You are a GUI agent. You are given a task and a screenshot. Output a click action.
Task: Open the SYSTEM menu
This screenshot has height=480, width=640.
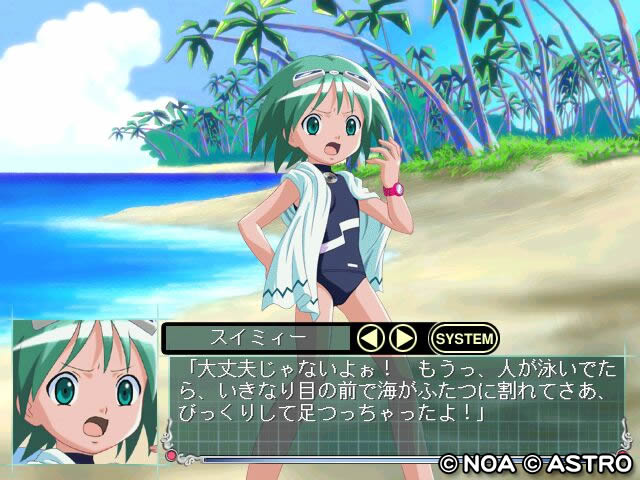click(x=463, y=338)
